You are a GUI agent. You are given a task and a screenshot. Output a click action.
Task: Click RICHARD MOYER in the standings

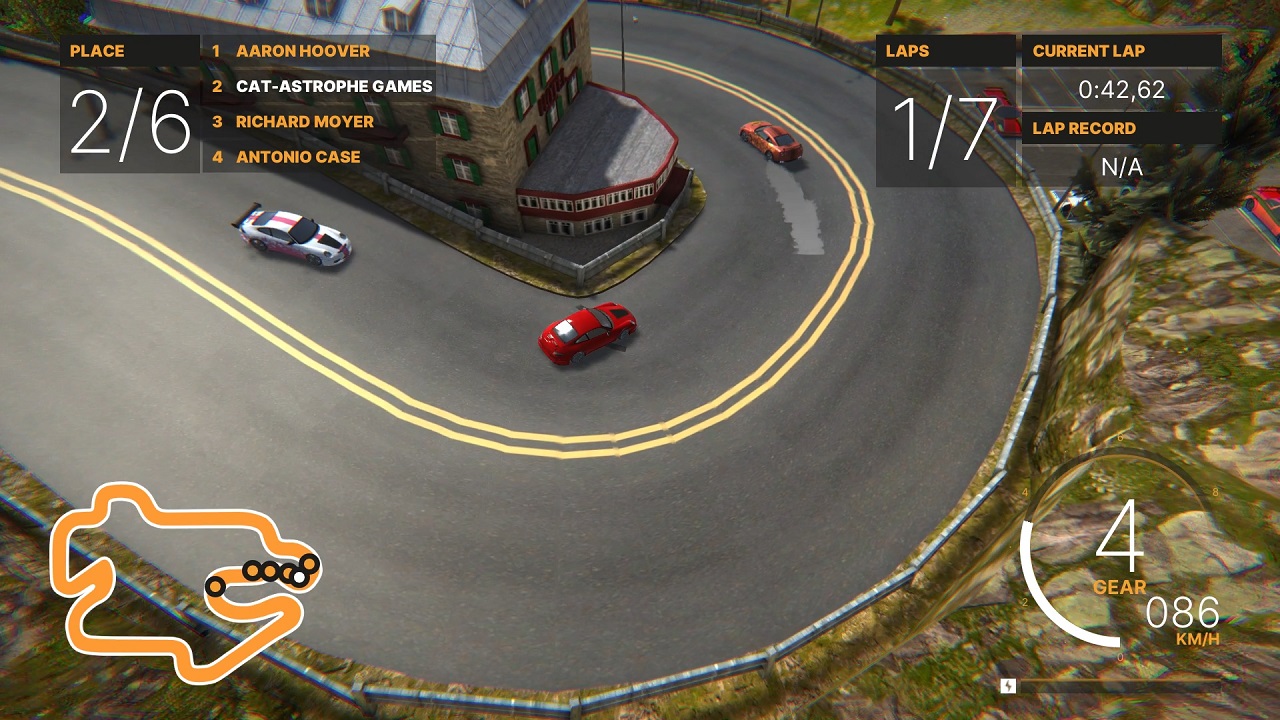pyautogui.click(x=304, y=121)
